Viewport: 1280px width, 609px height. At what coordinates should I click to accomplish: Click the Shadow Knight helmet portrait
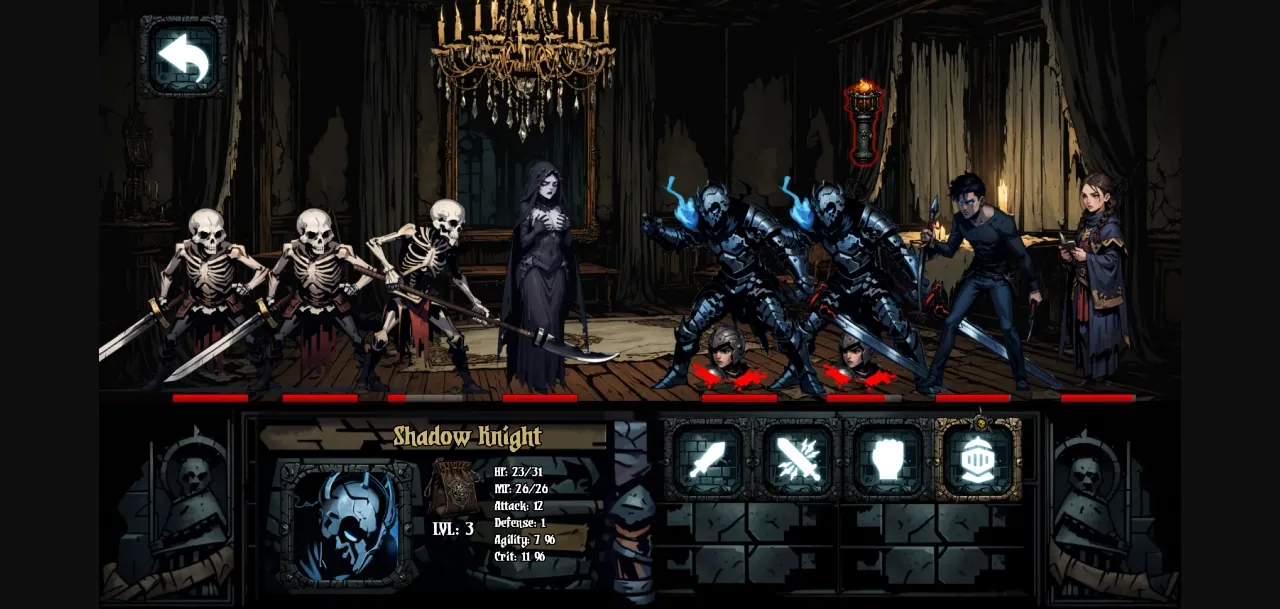click(347, 524)
